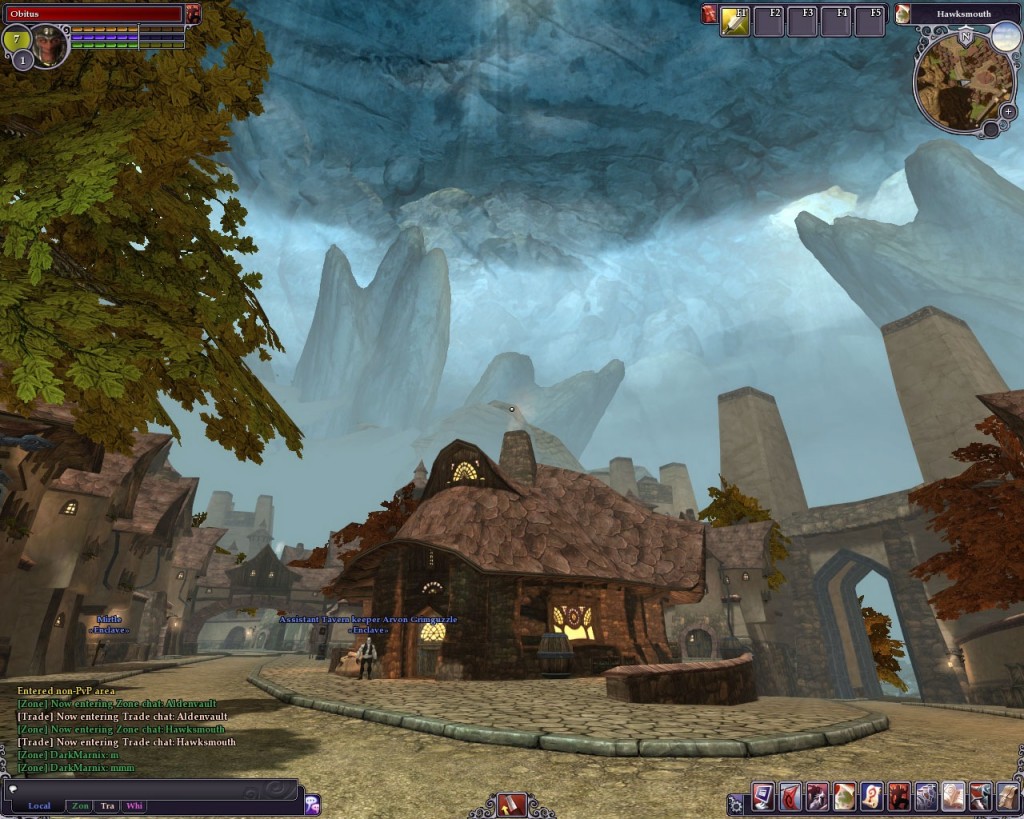The image size is (1024, 819).
Task: Open the dark red creature silhouette icon
Action: click(x=898, y=797)
